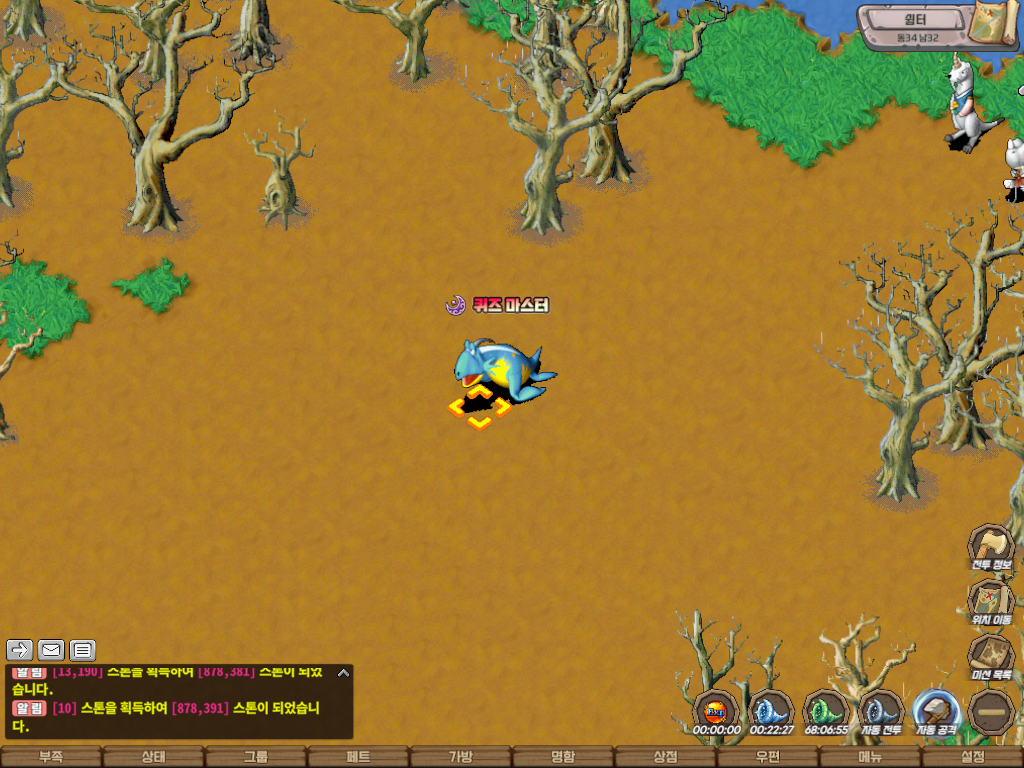Open the 가방 (Bag) inventory
The height and width of the screenshot is (768, 1024).
pos(460,757)
